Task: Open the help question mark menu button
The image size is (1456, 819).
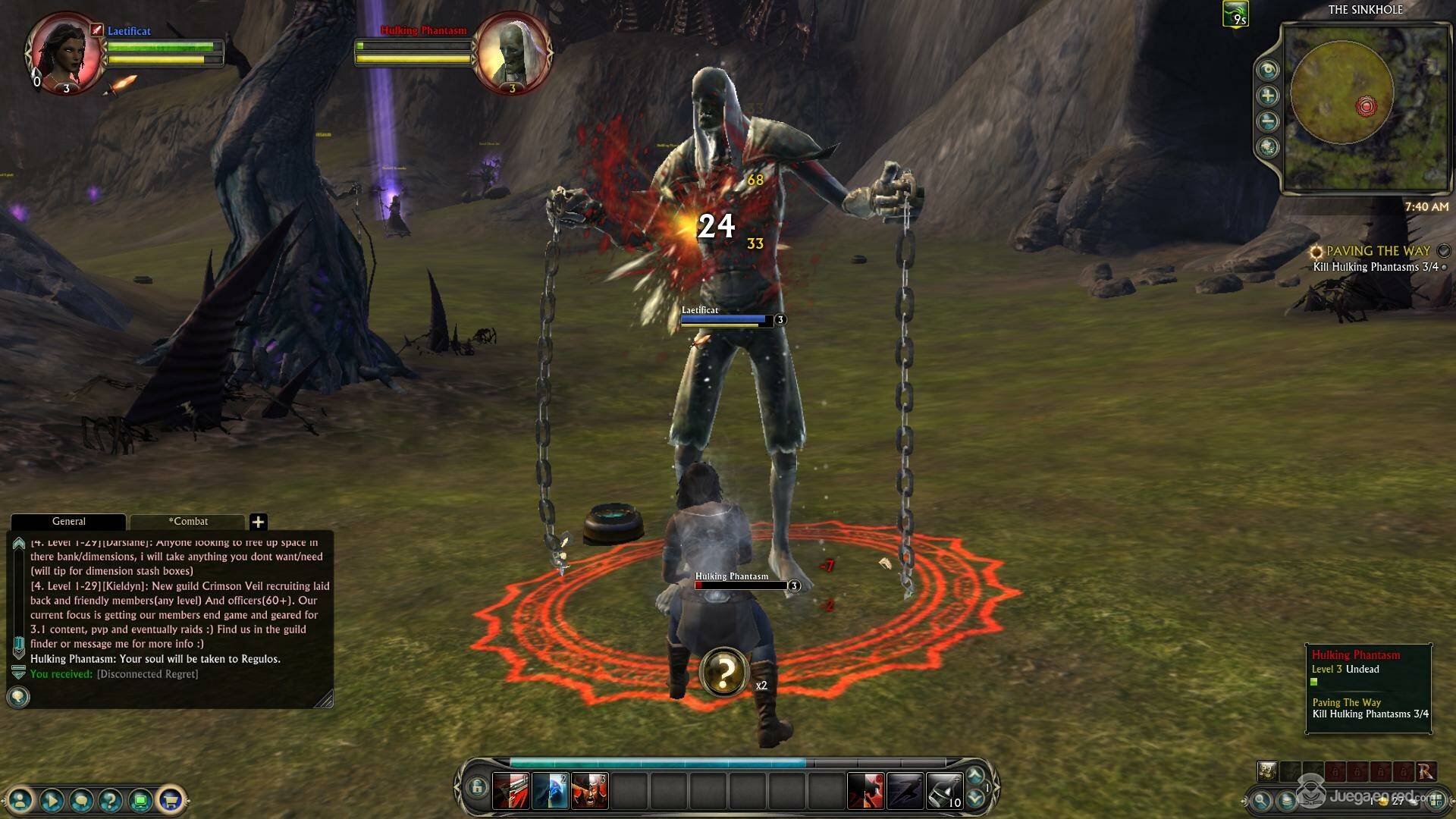Action: click(x=111, y=799)
